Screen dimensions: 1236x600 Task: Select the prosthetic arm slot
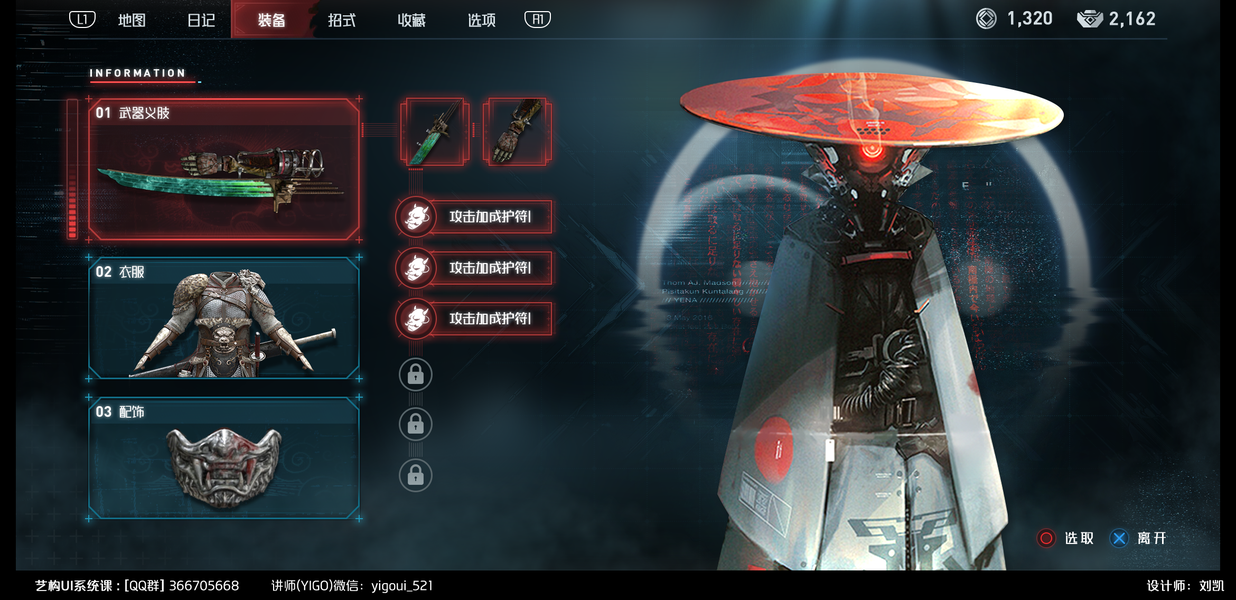tap(515, 131)
